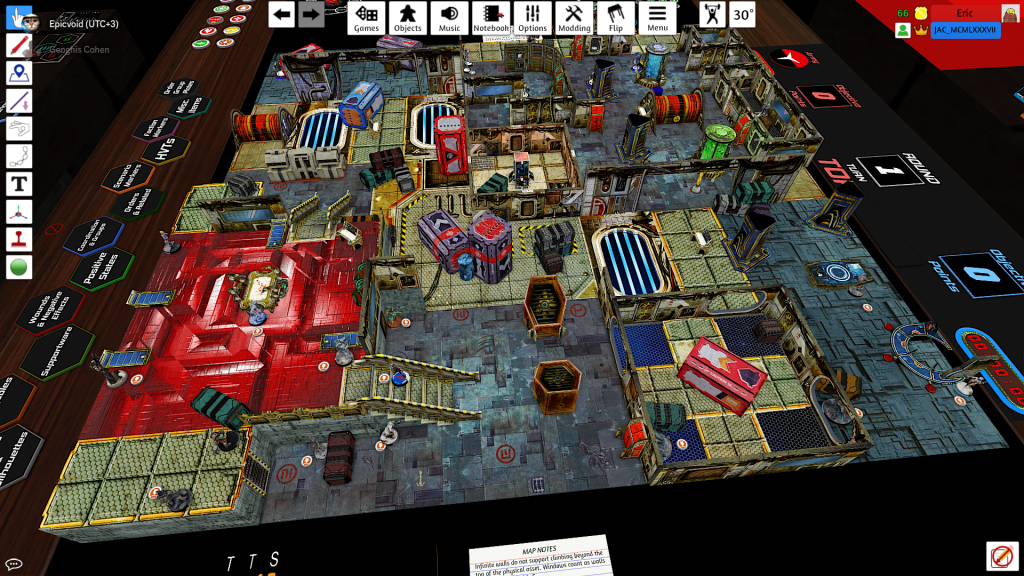Open the Options panel
The image size is (1024, 576).
point(533,17)
